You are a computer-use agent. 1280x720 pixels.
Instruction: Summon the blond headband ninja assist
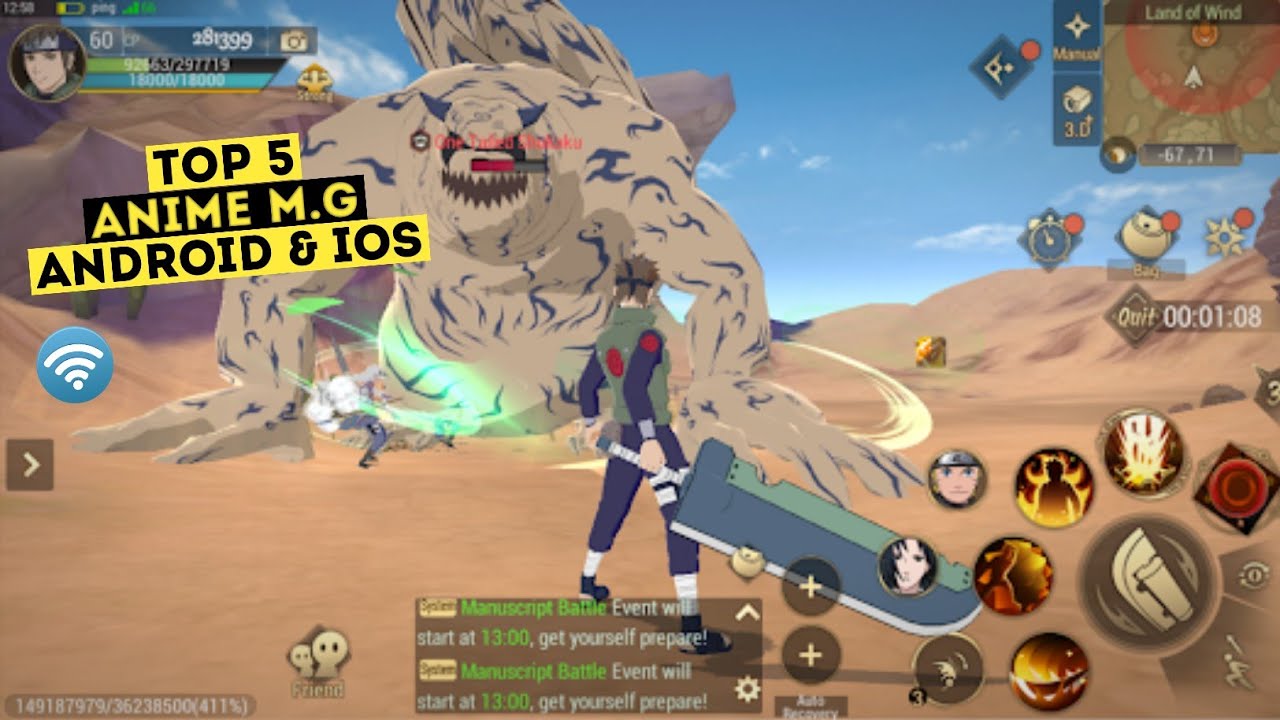pos(958,478)
